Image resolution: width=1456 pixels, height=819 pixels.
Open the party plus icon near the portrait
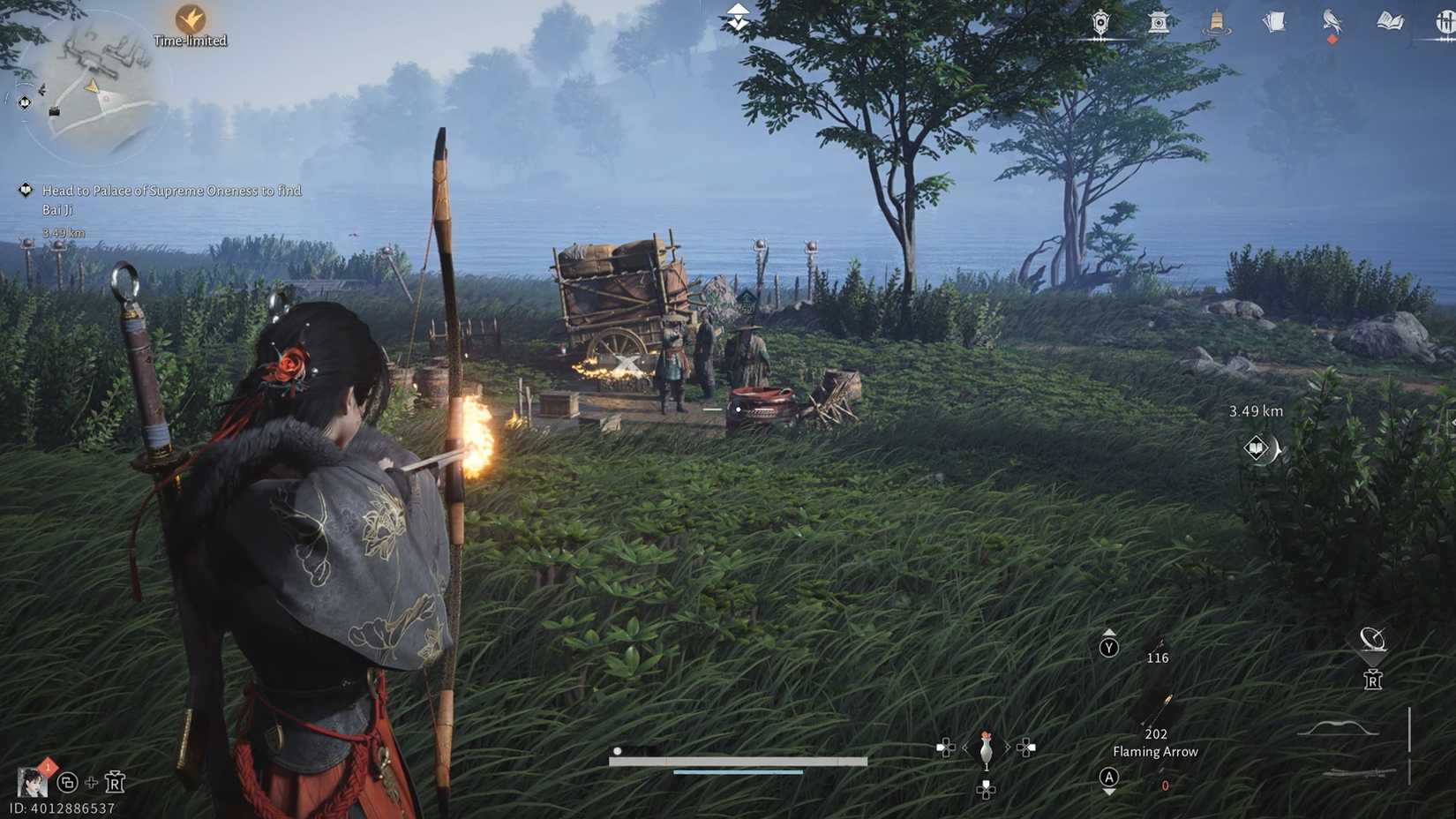[x=89, y=781]
